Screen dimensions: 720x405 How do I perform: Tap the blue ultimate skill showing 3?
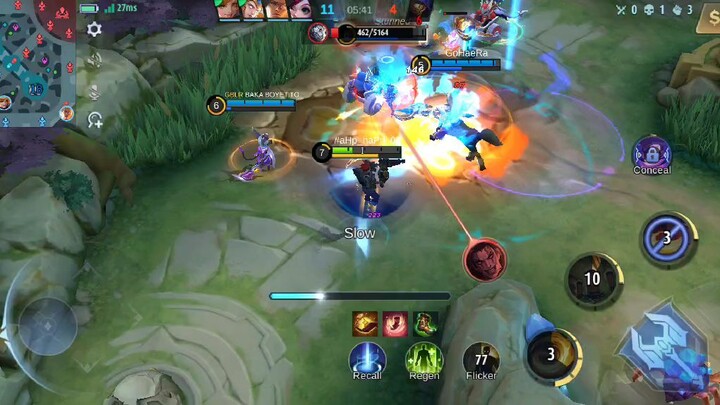click(x=668, y=239)
